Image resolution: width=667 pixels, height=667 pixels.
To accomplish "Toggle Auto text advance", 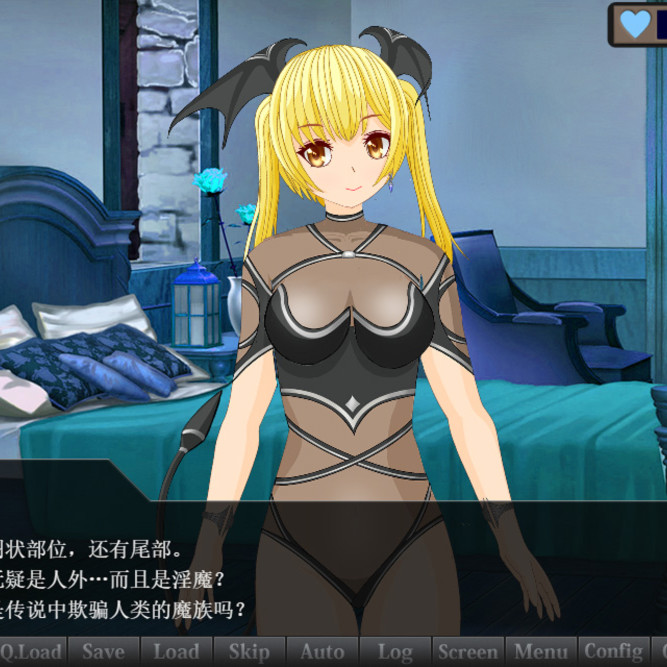I will 322,652.
